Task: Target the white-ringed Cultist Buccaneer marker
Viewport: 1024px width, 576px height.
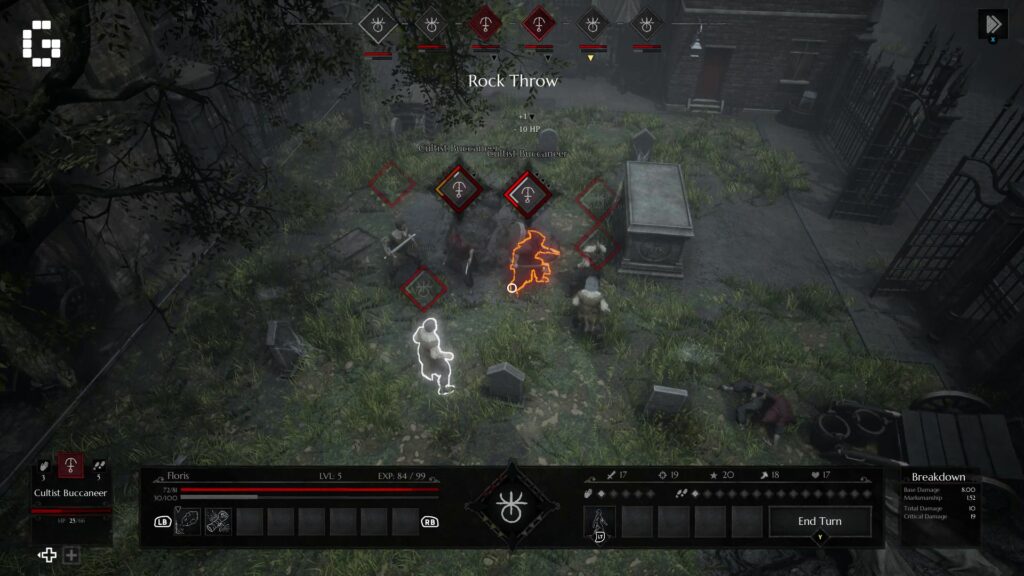Action: coord(527,191)
